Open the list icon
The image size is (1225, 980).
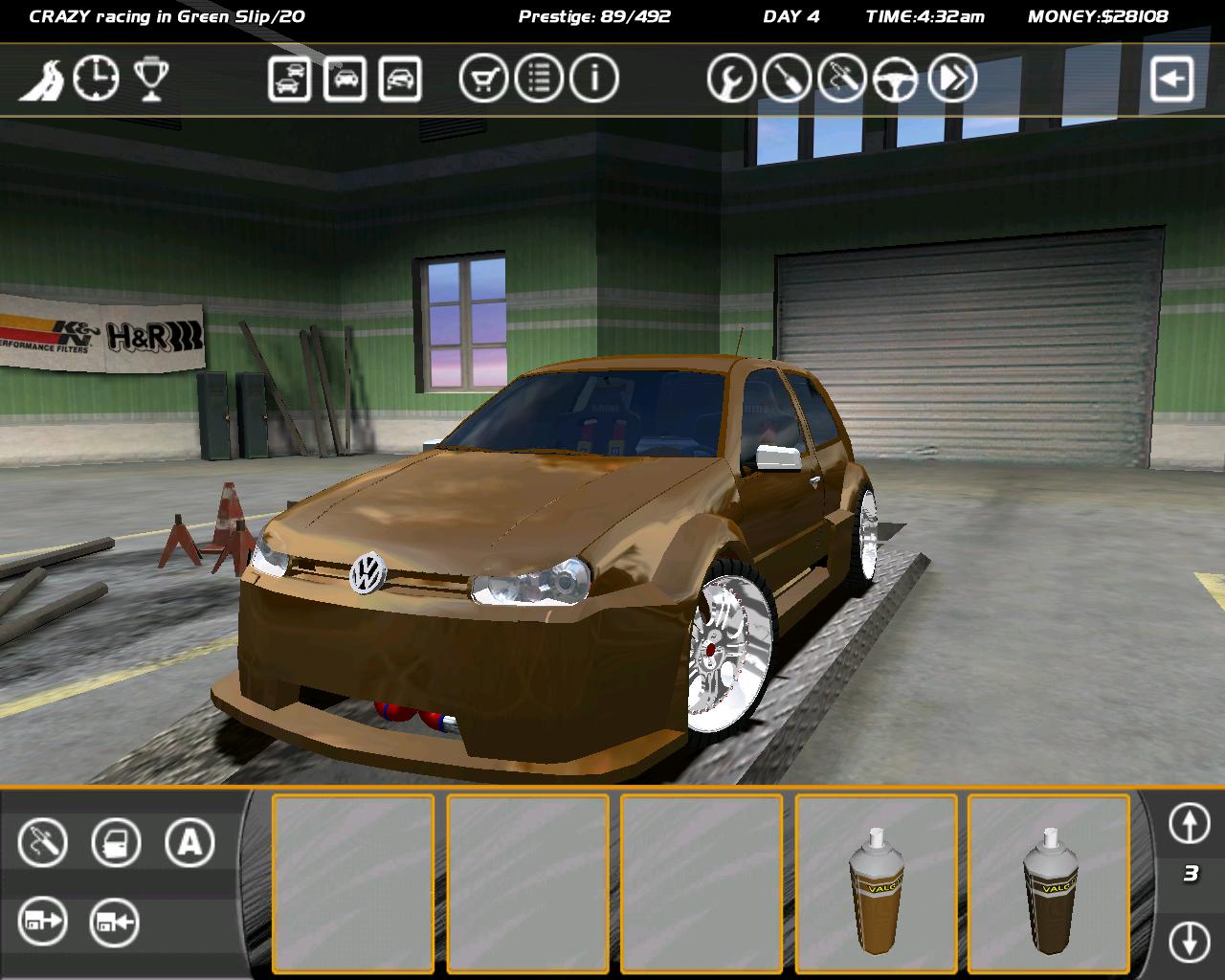point(539,78)
